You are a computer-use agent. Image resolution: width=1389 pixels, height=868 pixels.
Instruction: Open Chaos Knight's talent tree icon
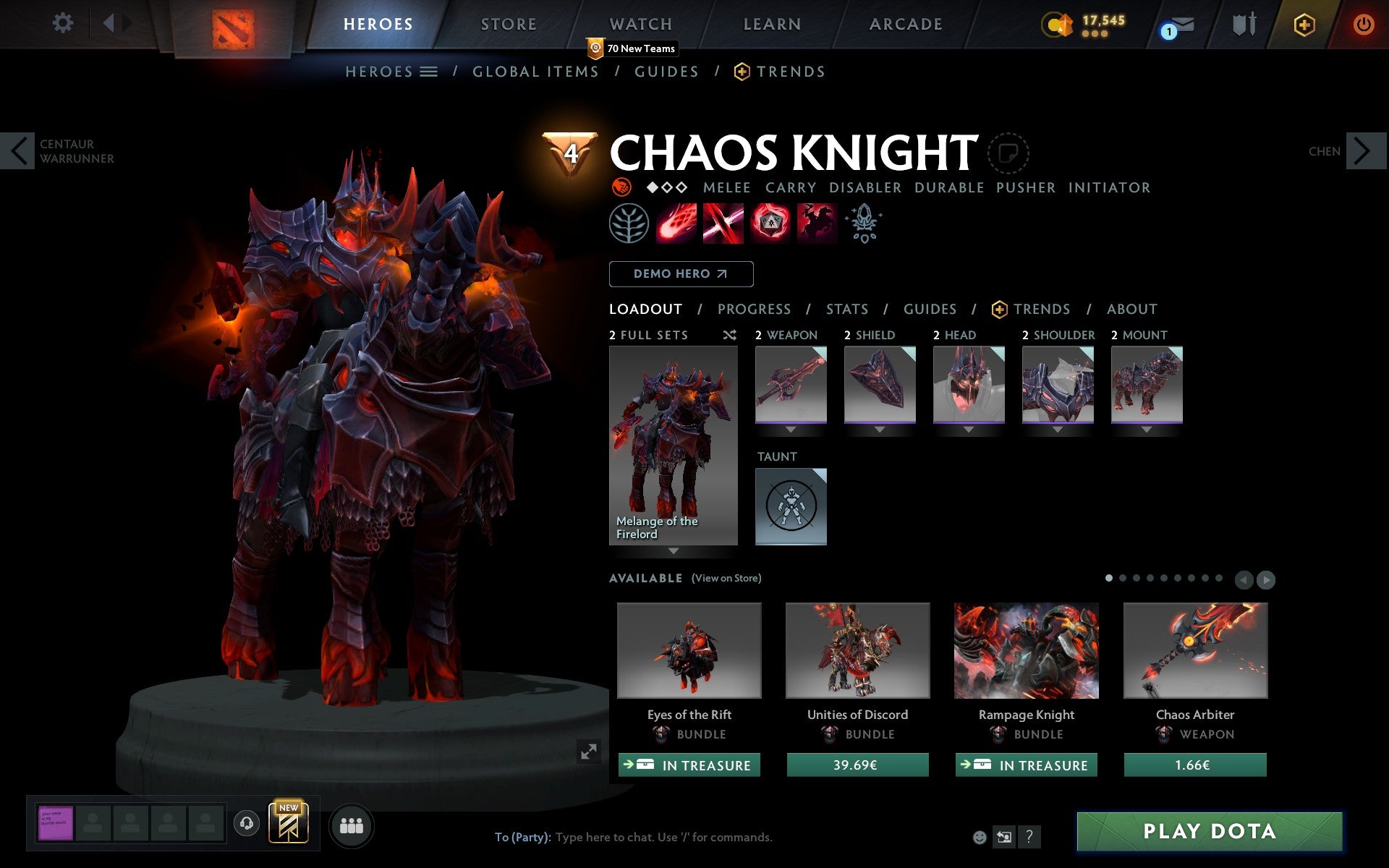(629, 224)
